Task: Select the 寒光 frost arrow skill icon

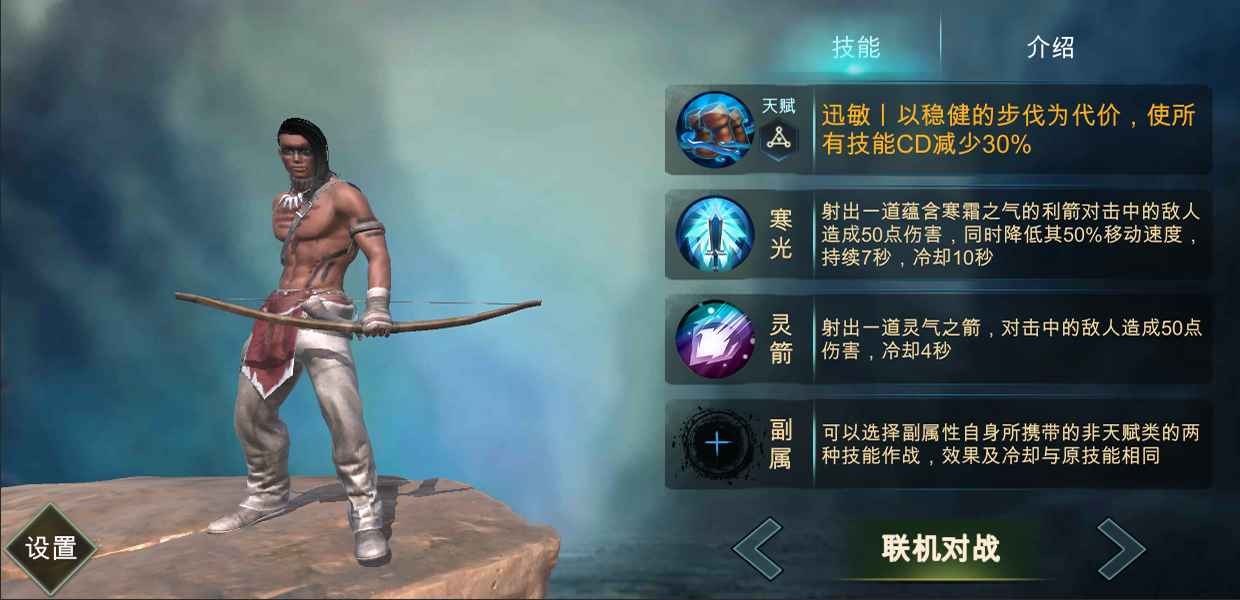Action: pyautogui.click(x=714, y=234)
